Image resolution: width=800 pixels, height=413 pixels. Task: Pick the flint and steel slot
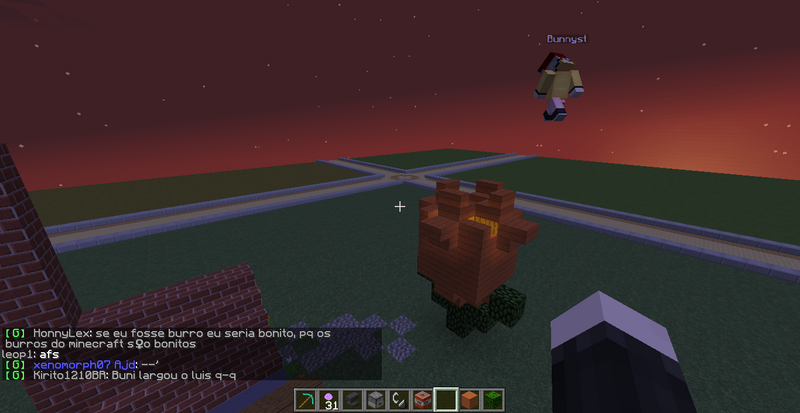click(x=397, y=400)
